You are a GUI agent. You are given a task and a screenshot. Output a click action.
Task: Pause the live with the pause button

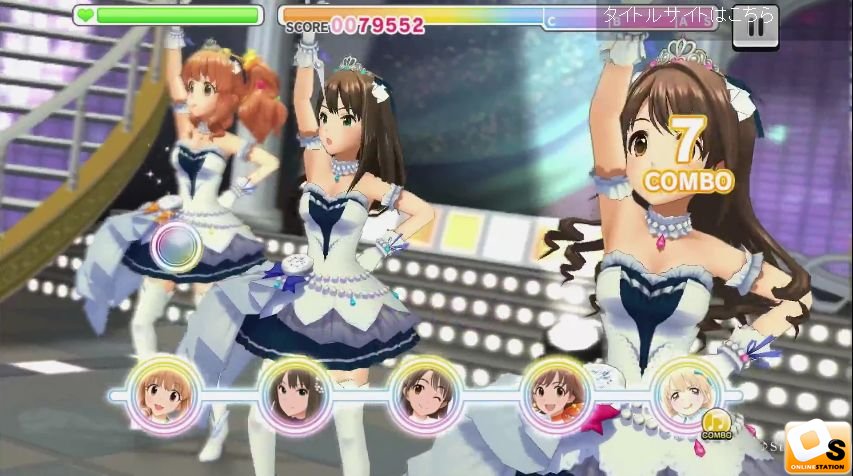click(755, 27)
